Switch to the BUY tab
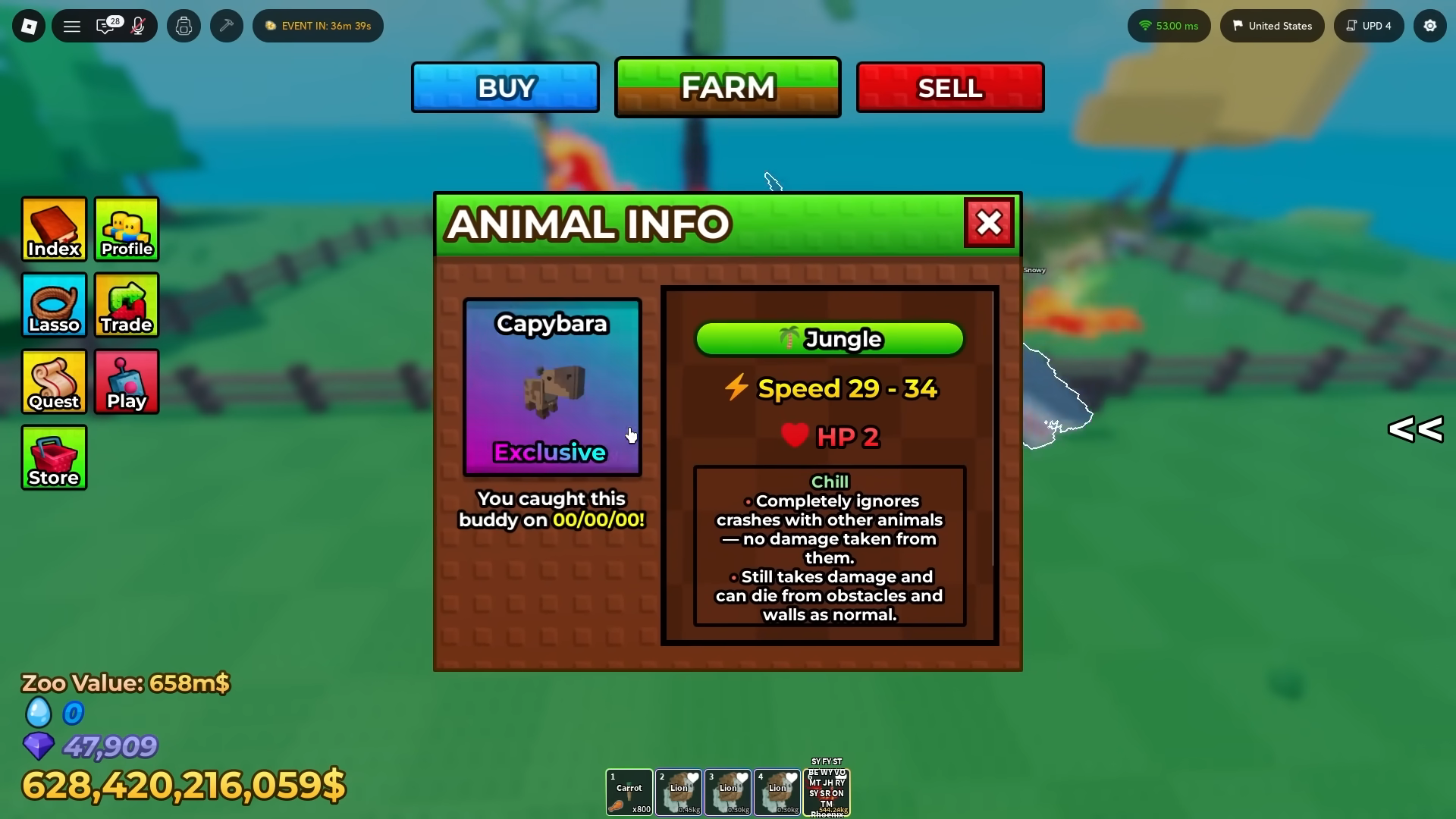Image resolution: width=1456 pixels, height=819 pixels. click(504, 87)
